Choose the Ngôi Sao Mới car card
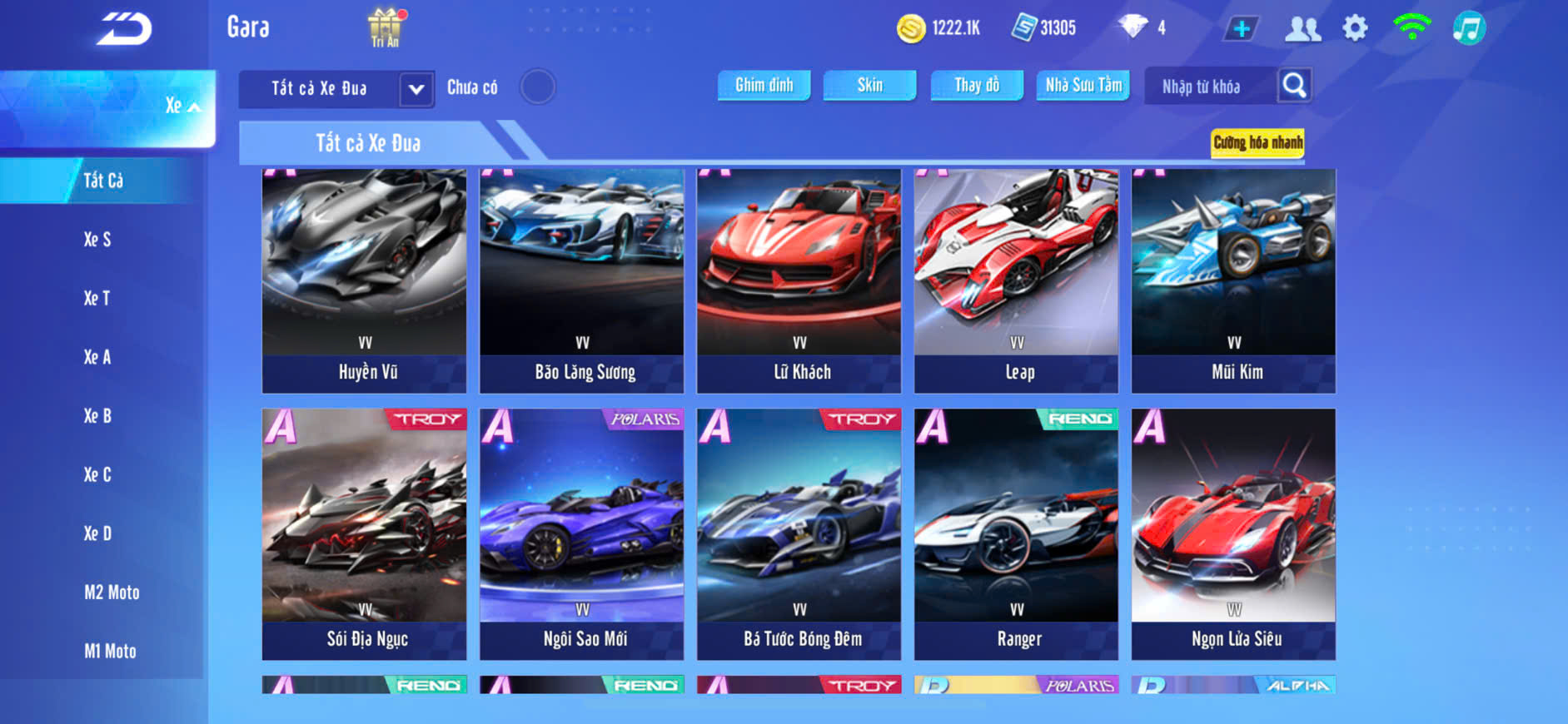This screenshot has width=1568, height=724. click(581, 533)
